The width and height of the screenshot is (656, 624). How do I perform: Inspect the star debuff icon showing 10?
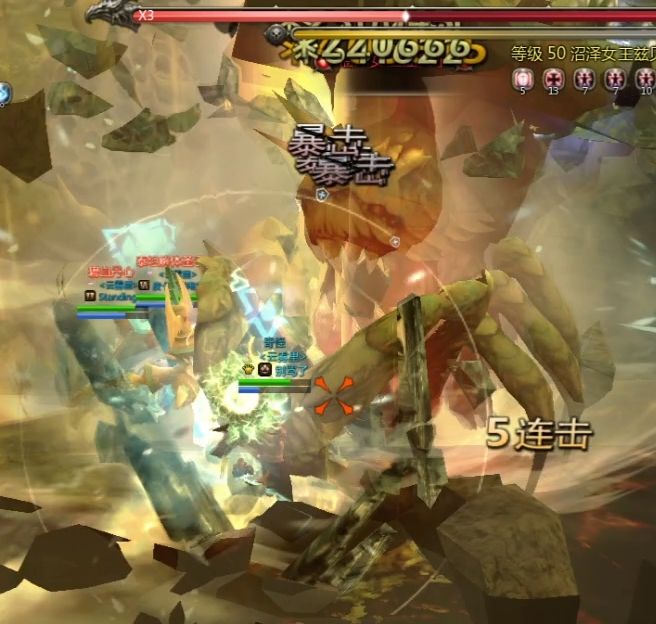tap(645, 77)
